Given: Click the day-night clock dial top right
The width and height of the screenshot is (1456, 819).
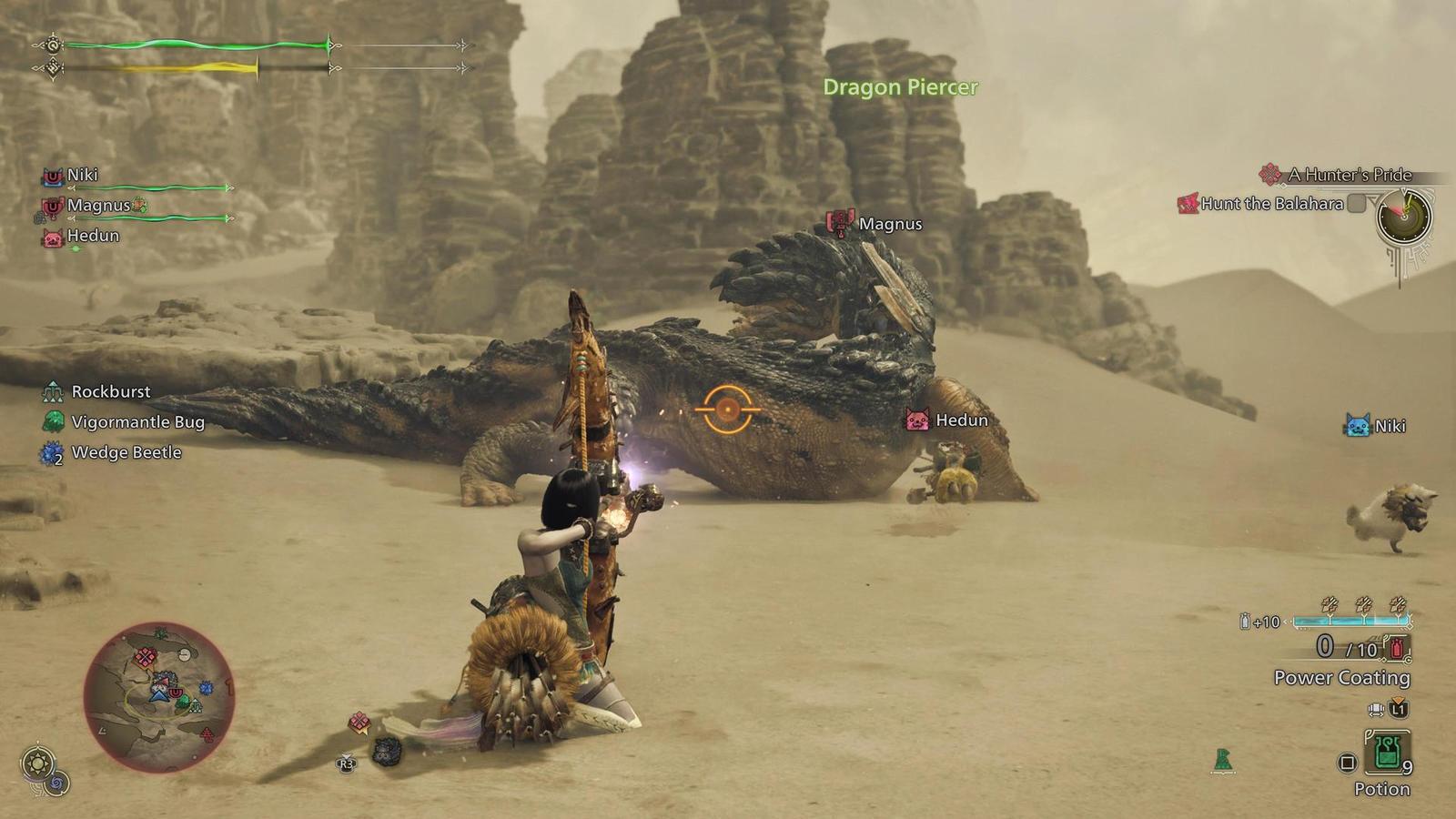Looking at the screenshot, I should (x=1404, y=218).
